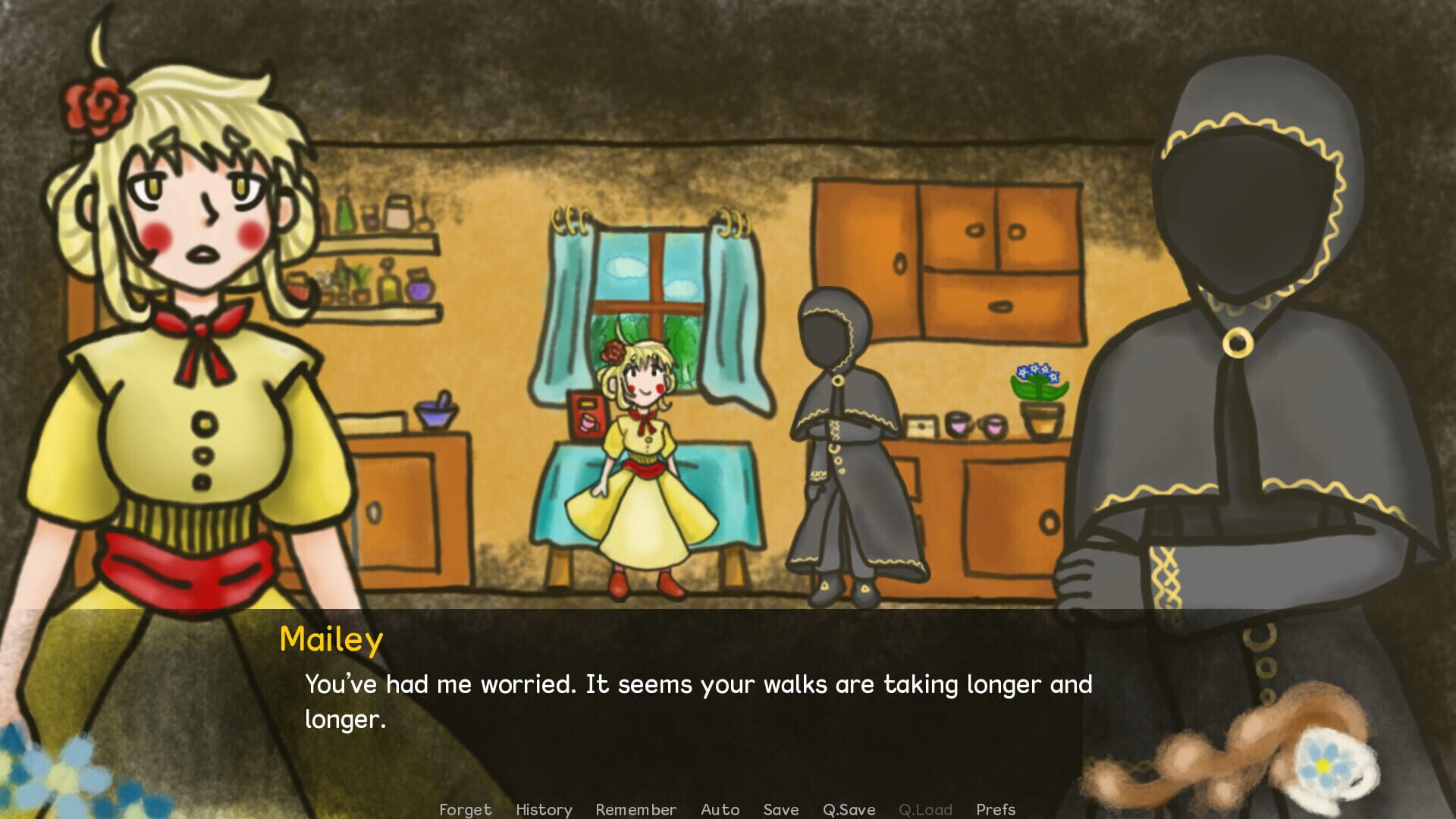
Task: Click the cabinet above the counter
Action: tap(948, 258)
